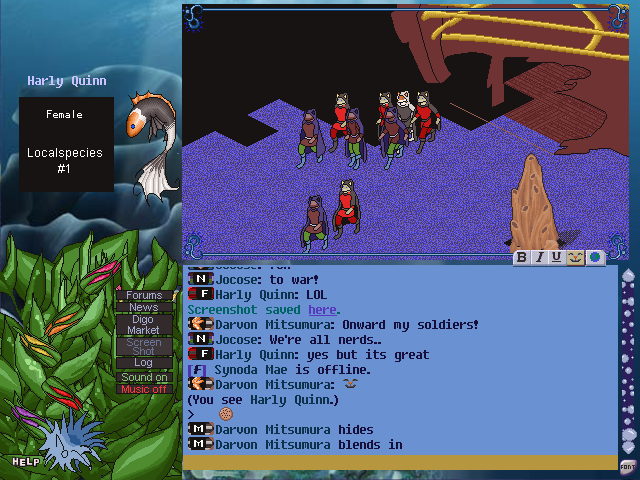
Task: Open the smiley emoticon picker
Action: [575, 258]
